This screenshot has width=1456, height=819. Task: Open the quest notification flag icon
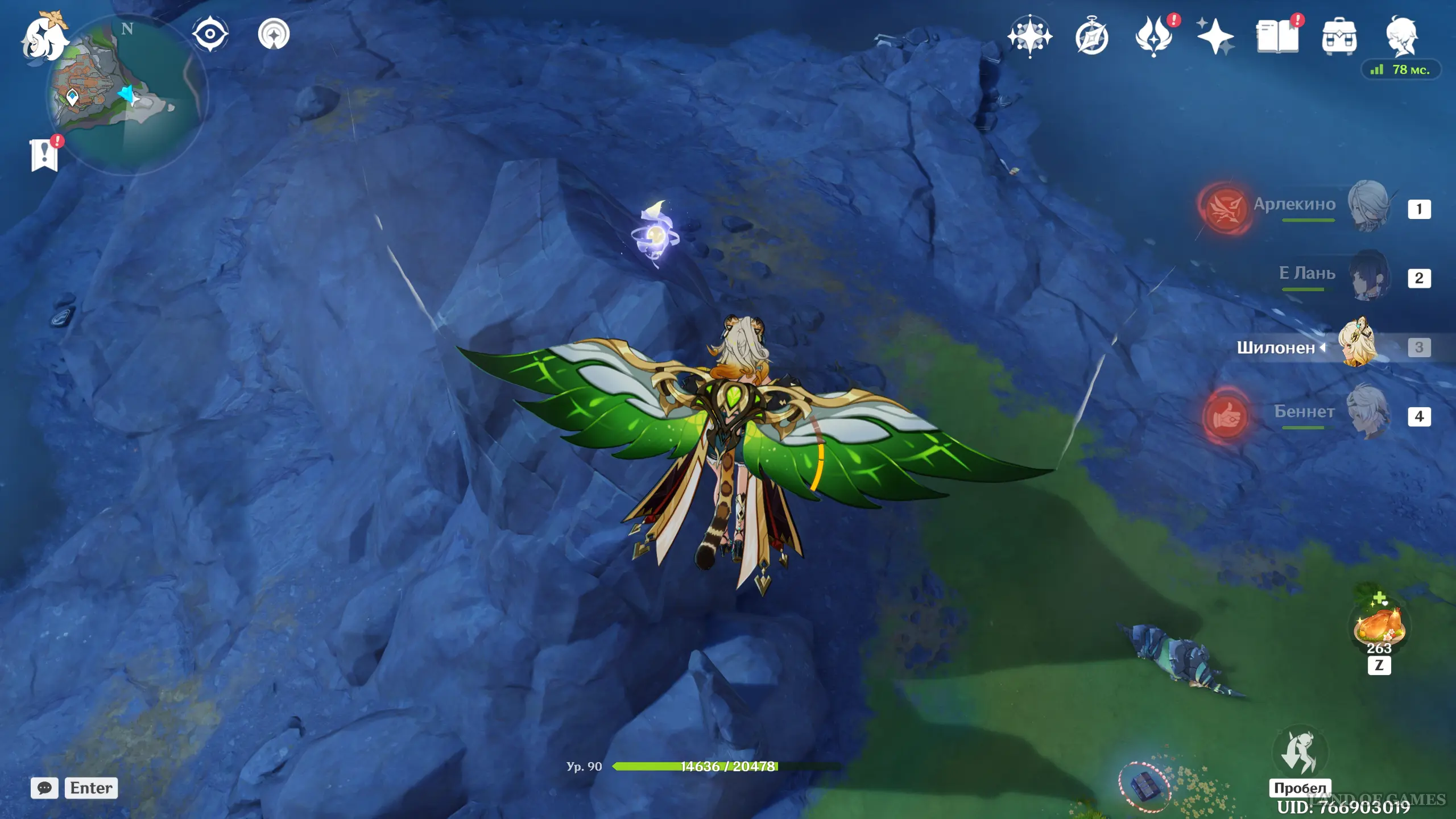[44, 155]
